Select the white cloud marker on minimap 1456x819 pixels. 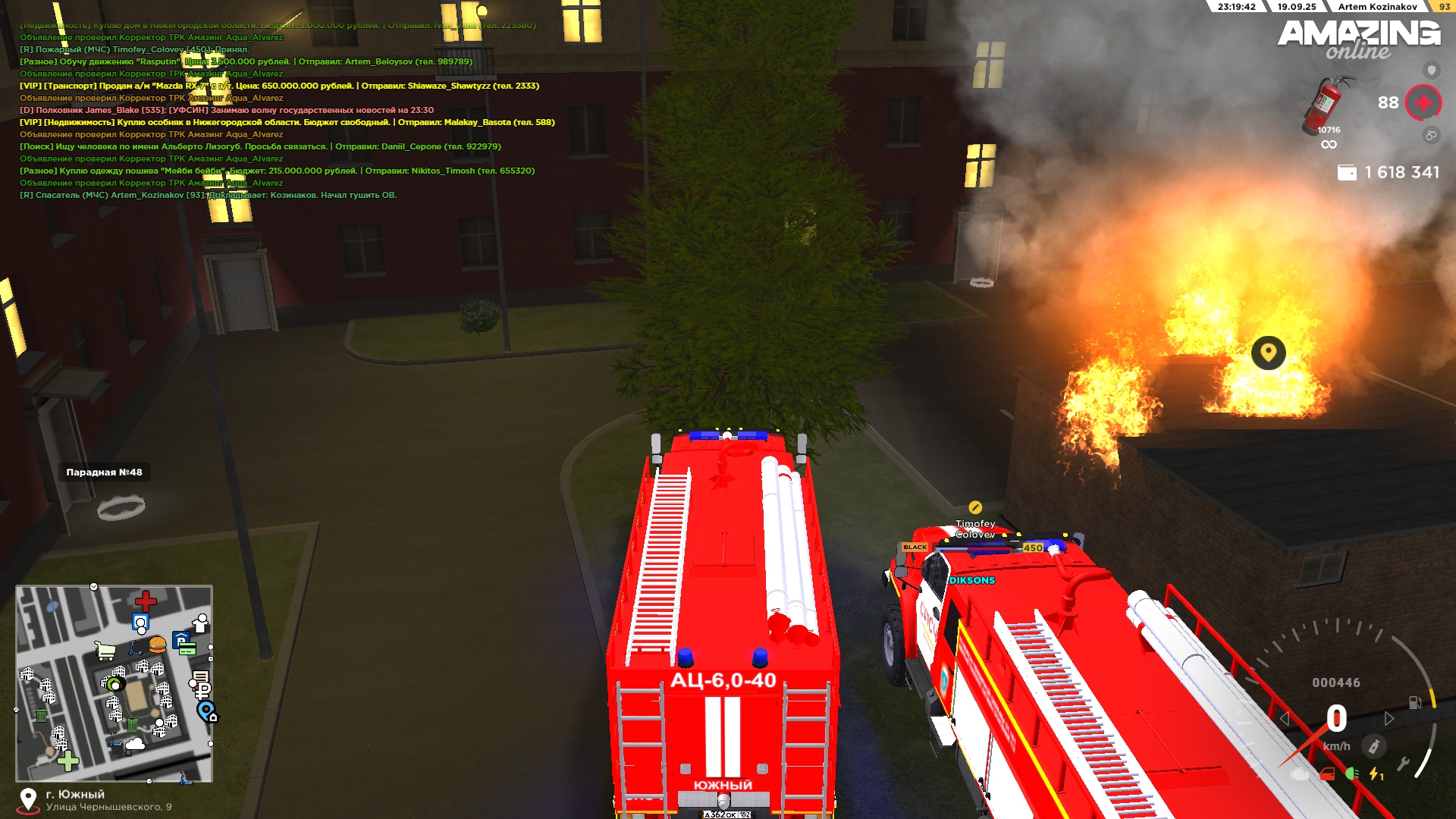click(135, 744)
